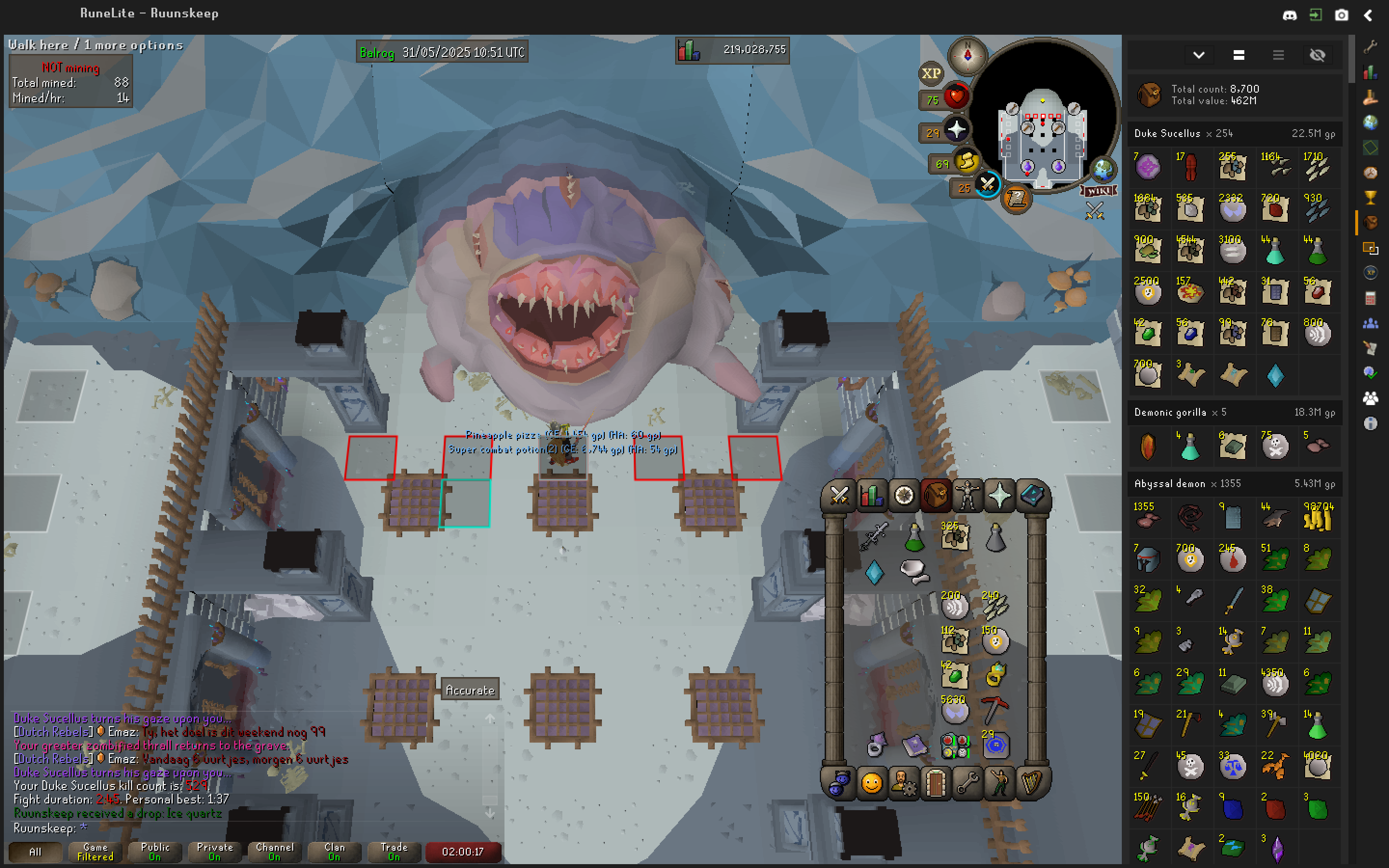
Task: Open the Prayer tab
Action: [x=1000, y=496]
